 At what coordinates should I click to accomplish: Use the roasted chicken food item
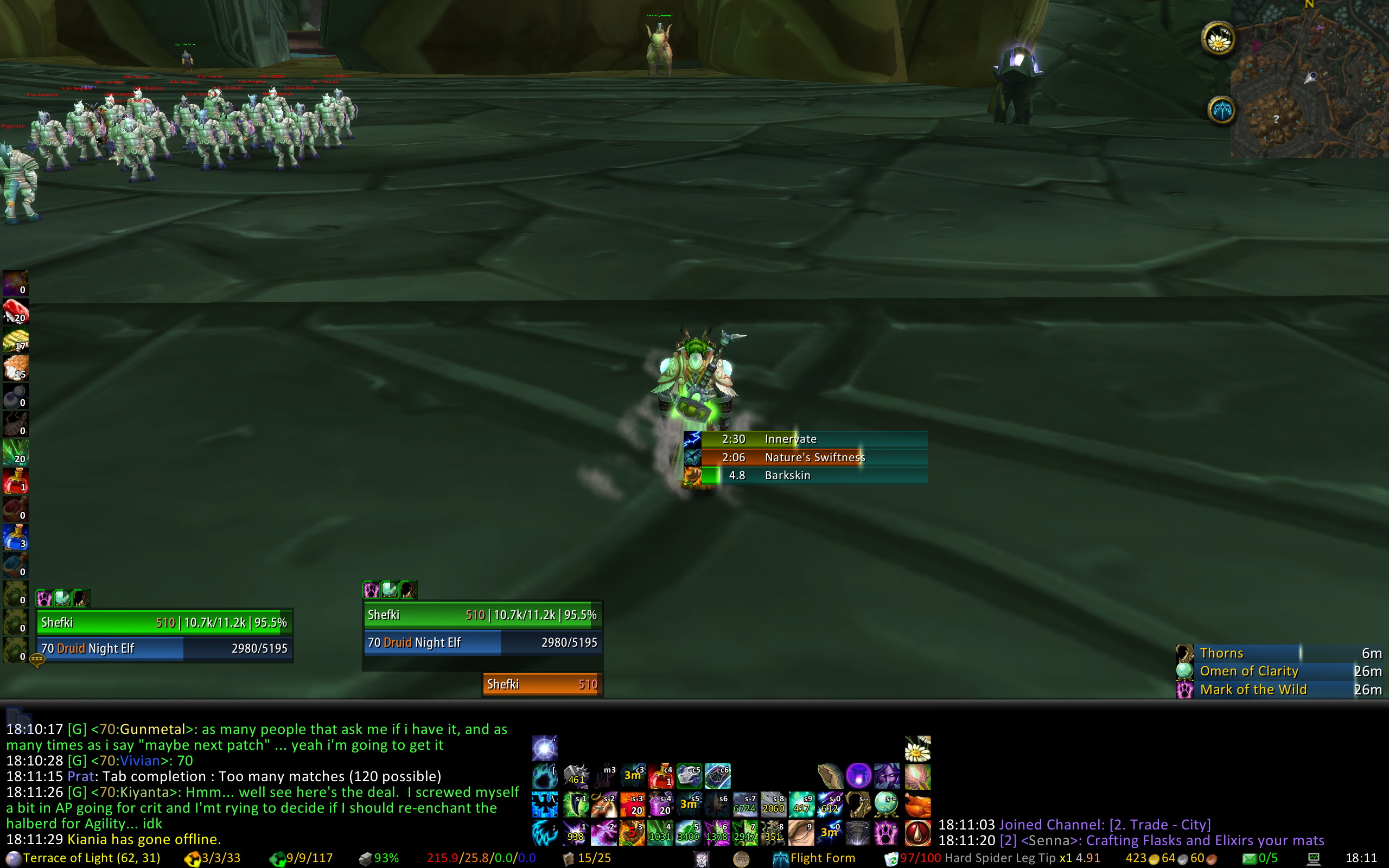click(x=917, y=805)
